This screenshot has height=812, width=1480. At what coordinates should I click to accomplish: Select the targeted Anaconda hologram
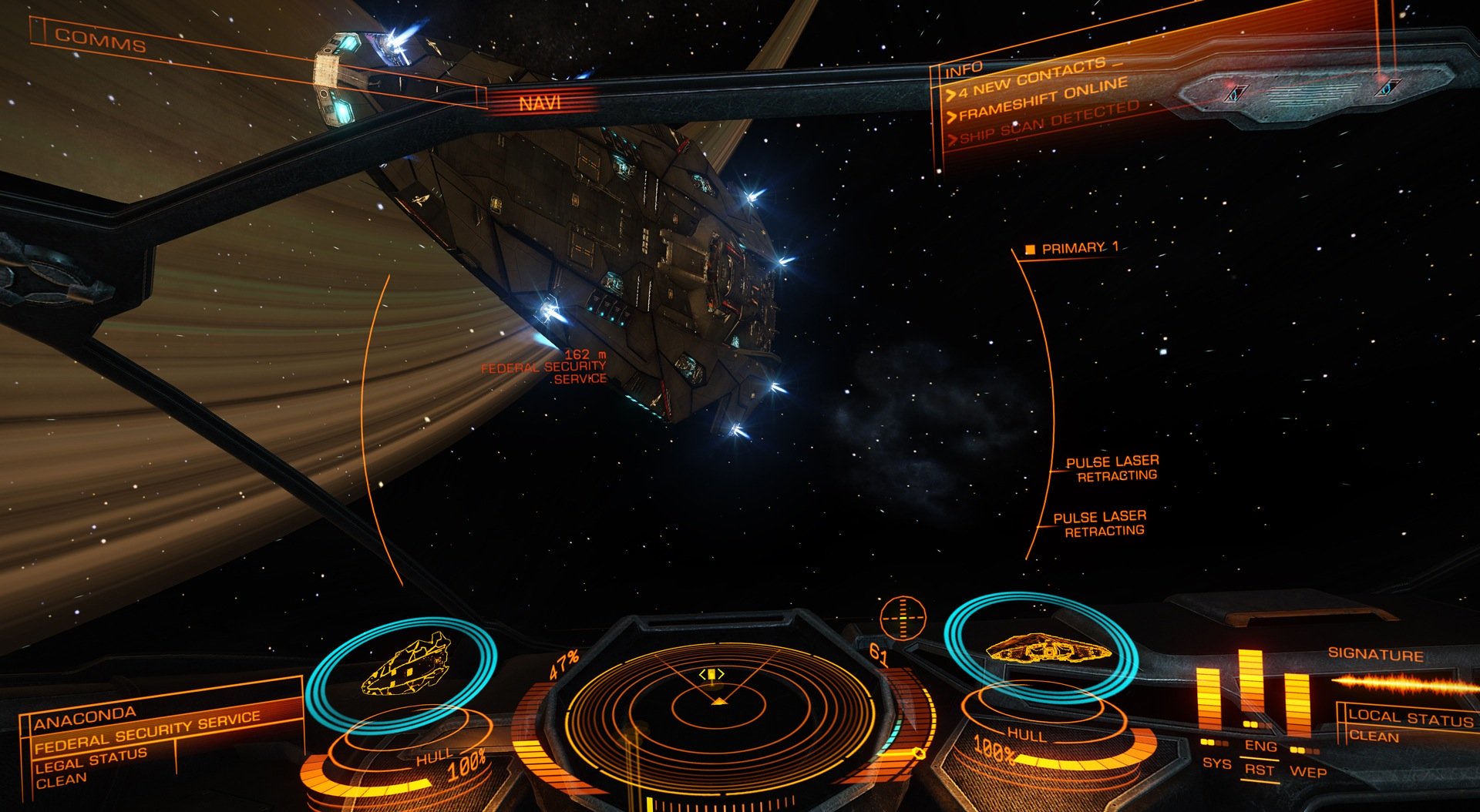(x=406, y=663)
